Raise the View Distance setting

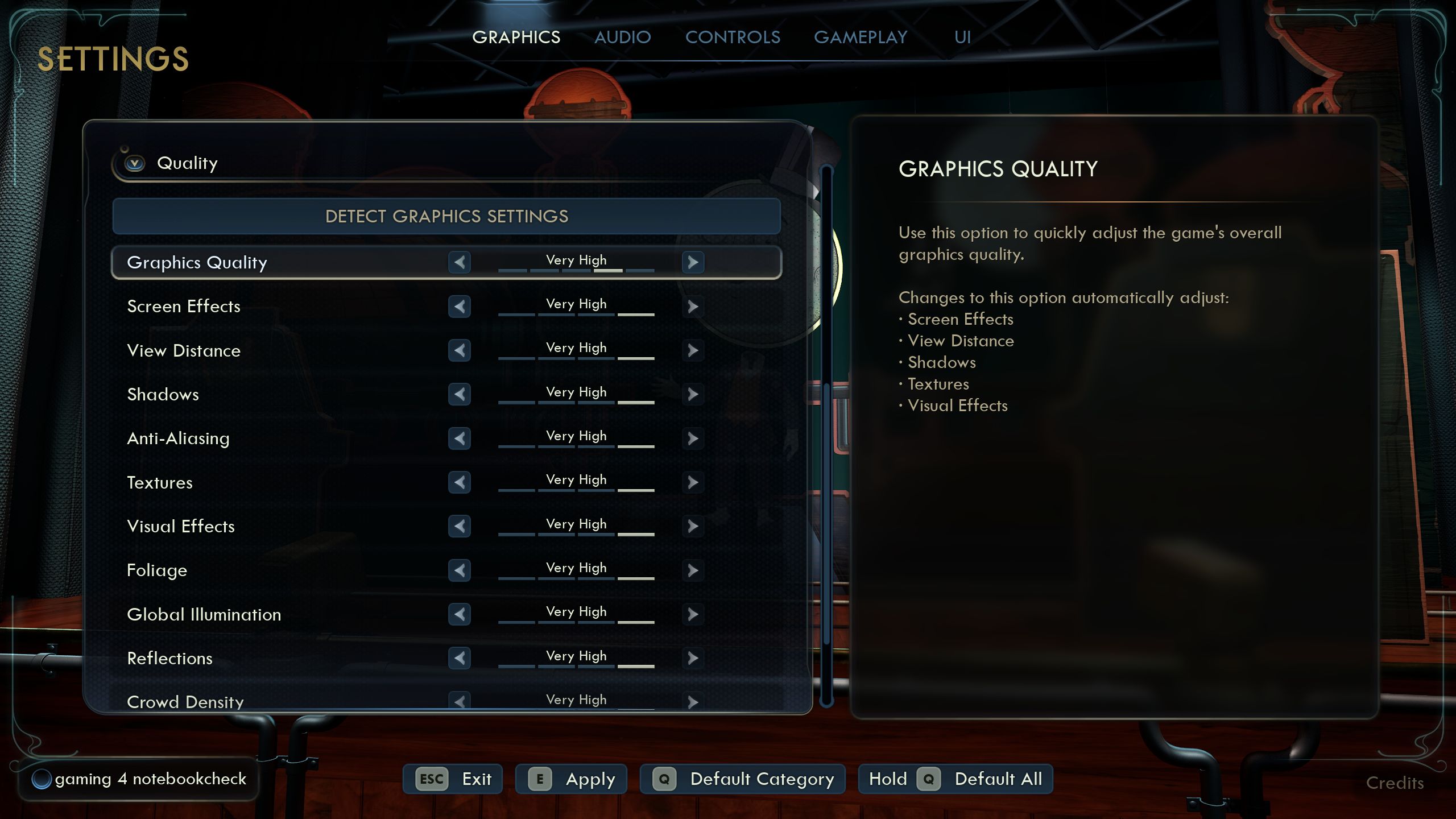pos(693,350)
